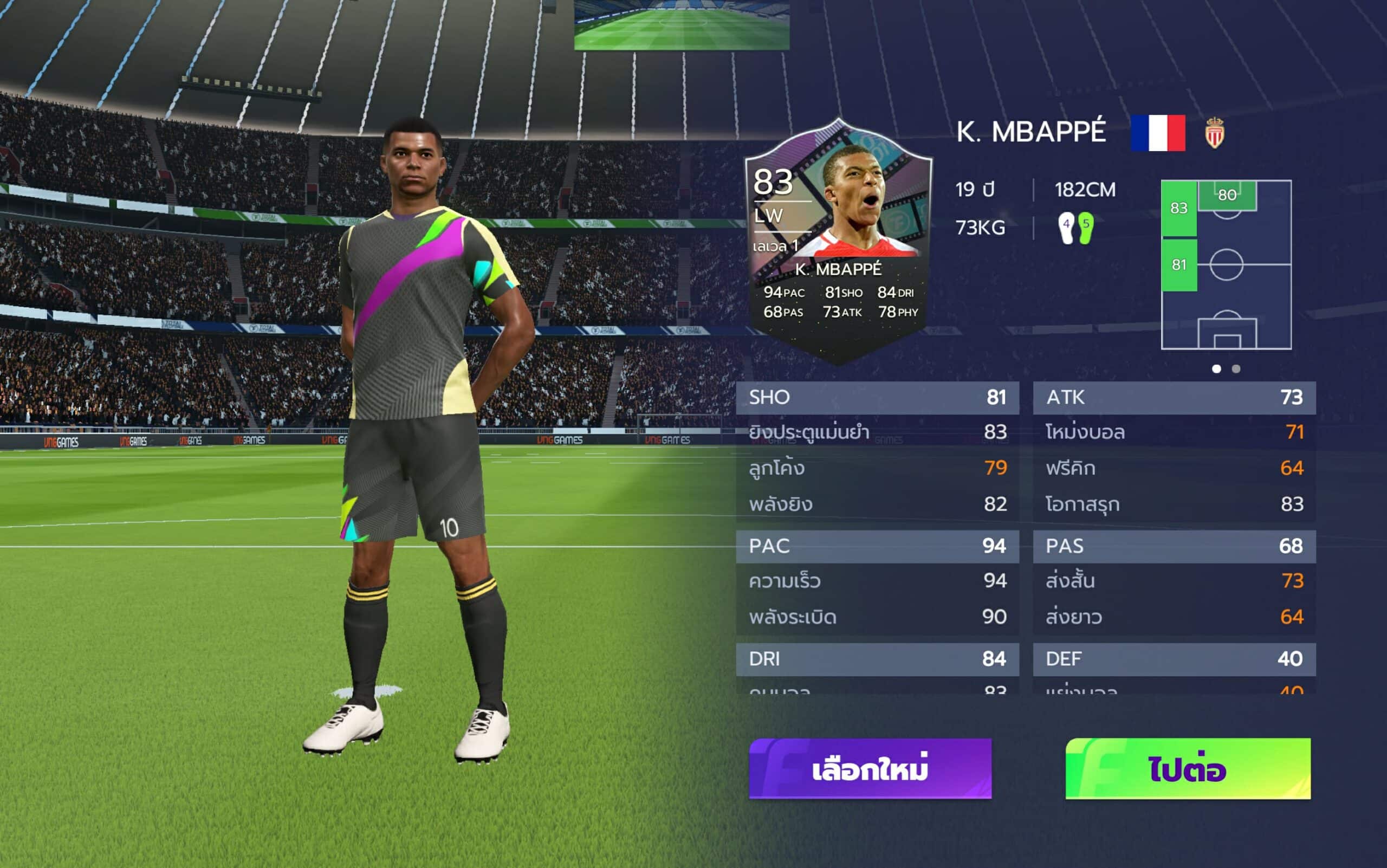This screenshot has height=868, width=1387.
Task: Click the weak foot boots icon
Action: (x=1076, y=228)
